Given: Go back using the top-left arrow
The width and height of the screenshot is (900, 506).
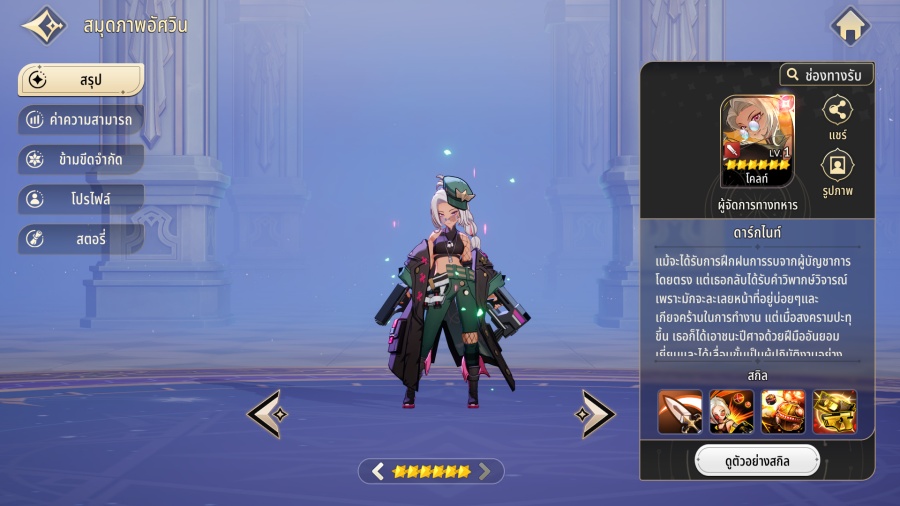Looking at the screenshot, I should coord(44,26).
